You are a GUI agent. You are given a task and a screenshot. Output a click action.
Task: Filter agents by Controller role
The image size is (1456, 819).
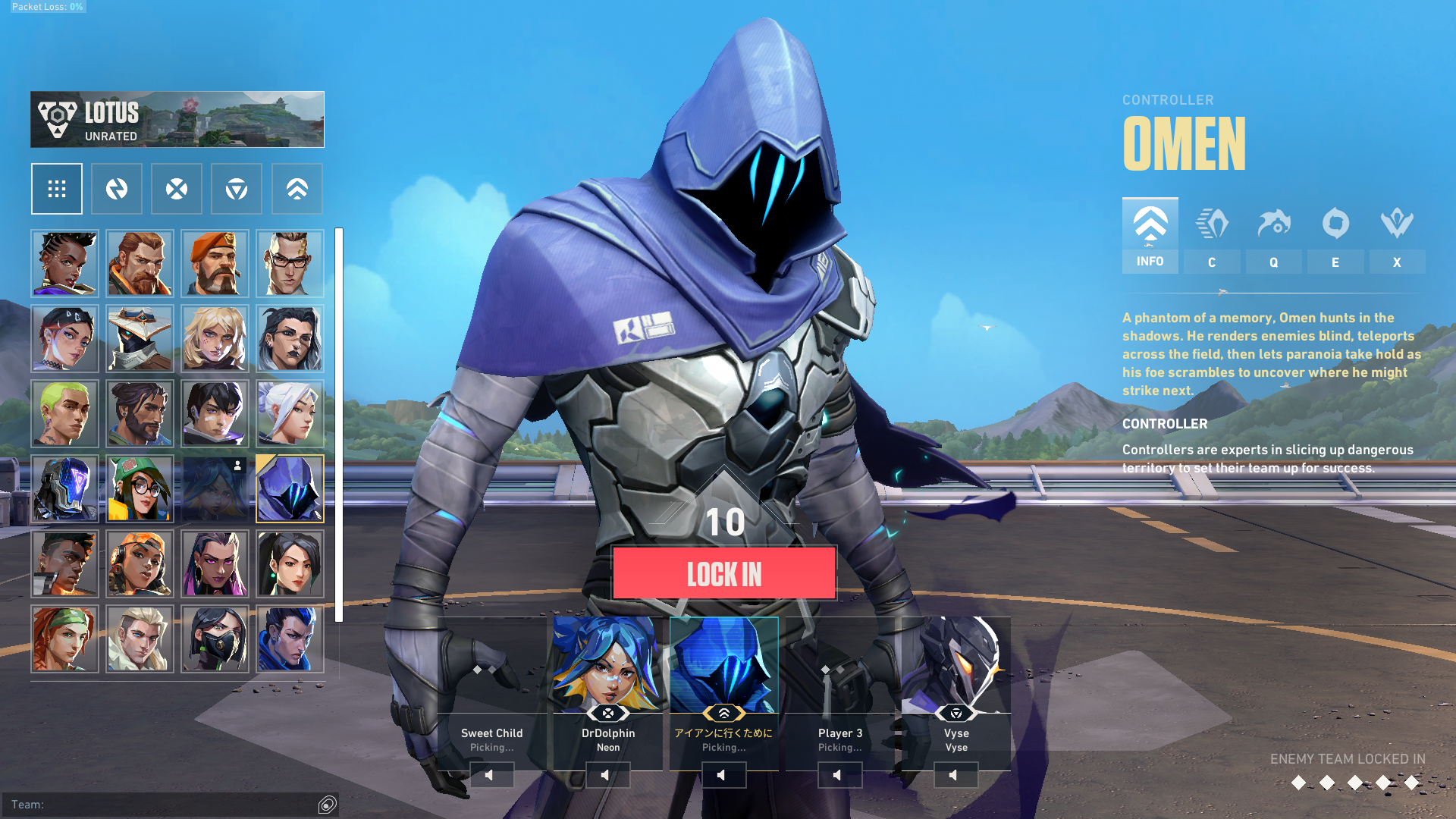click(297, 189)
